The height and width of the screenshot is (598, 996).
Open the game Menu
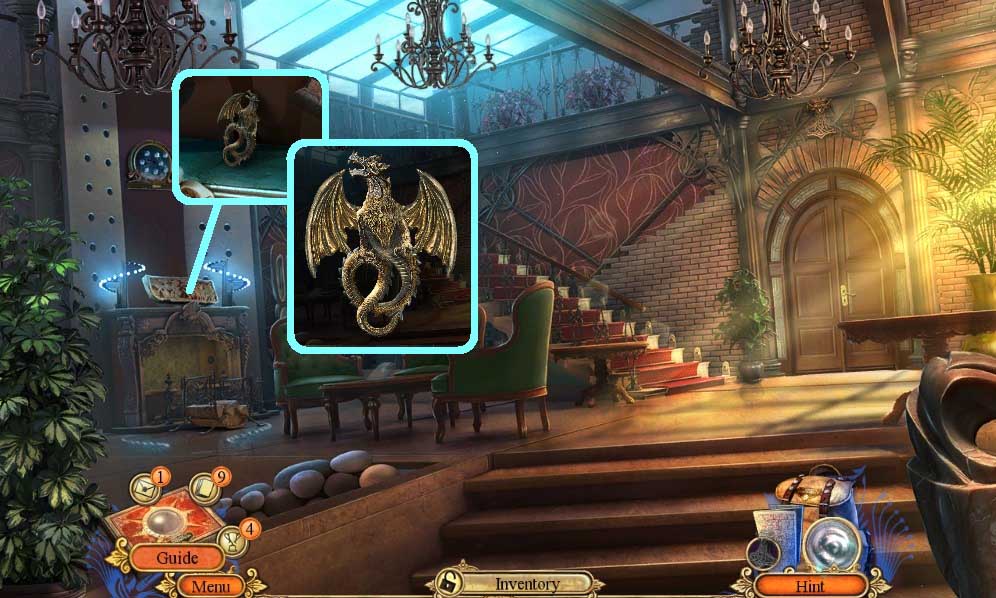coord(210,586)
